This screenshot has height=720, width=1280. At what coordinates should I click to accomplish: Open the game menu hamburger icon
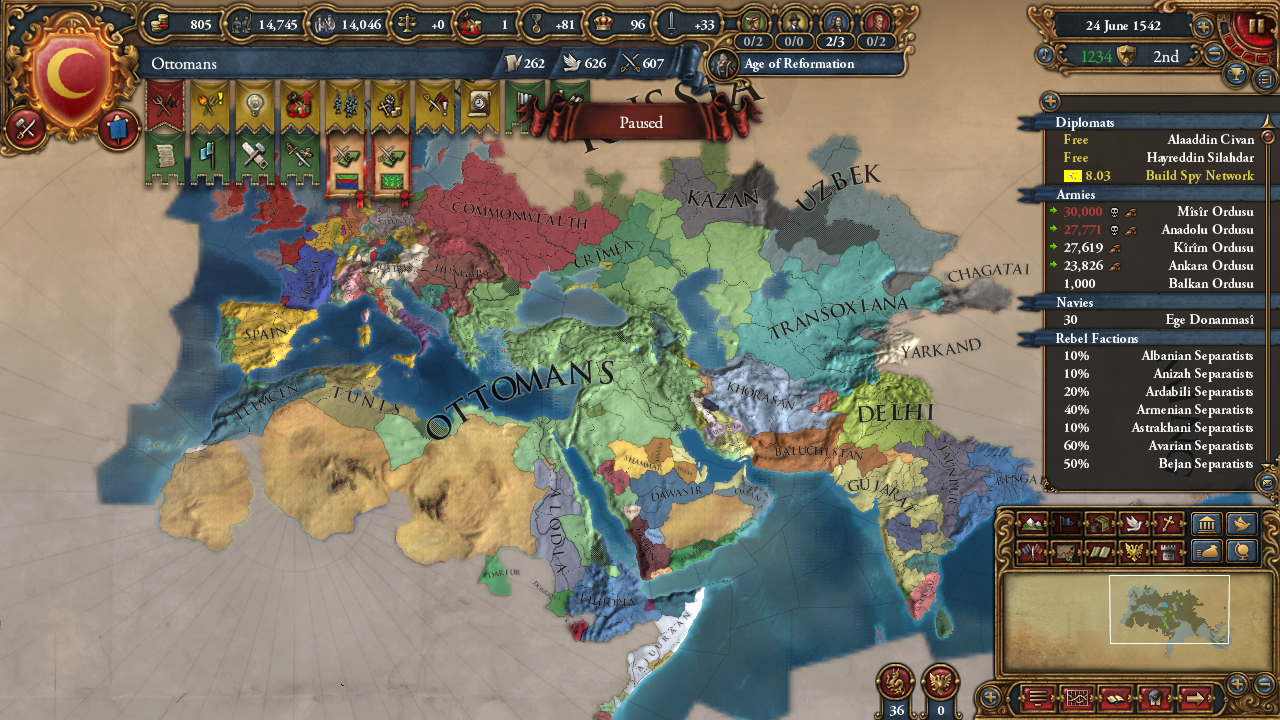click(x=1037, y=697)
